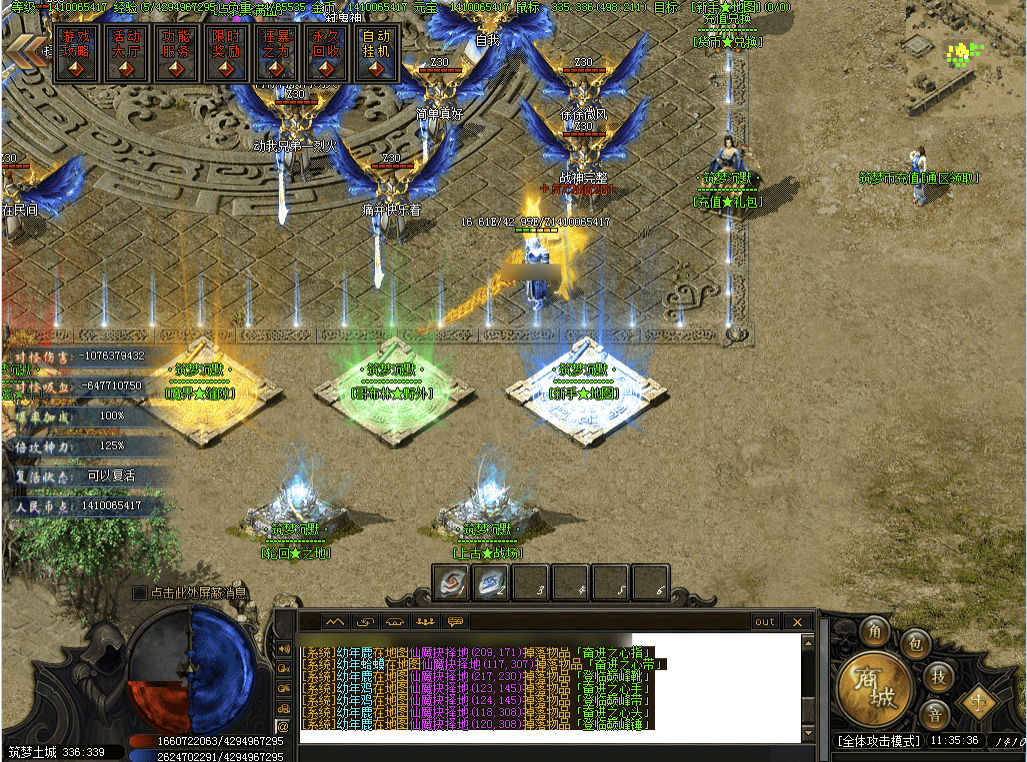Tick the 点击此处屏蔽消息 block messages checkbox
Screen dimensions: 1027x762
[140, 593]
